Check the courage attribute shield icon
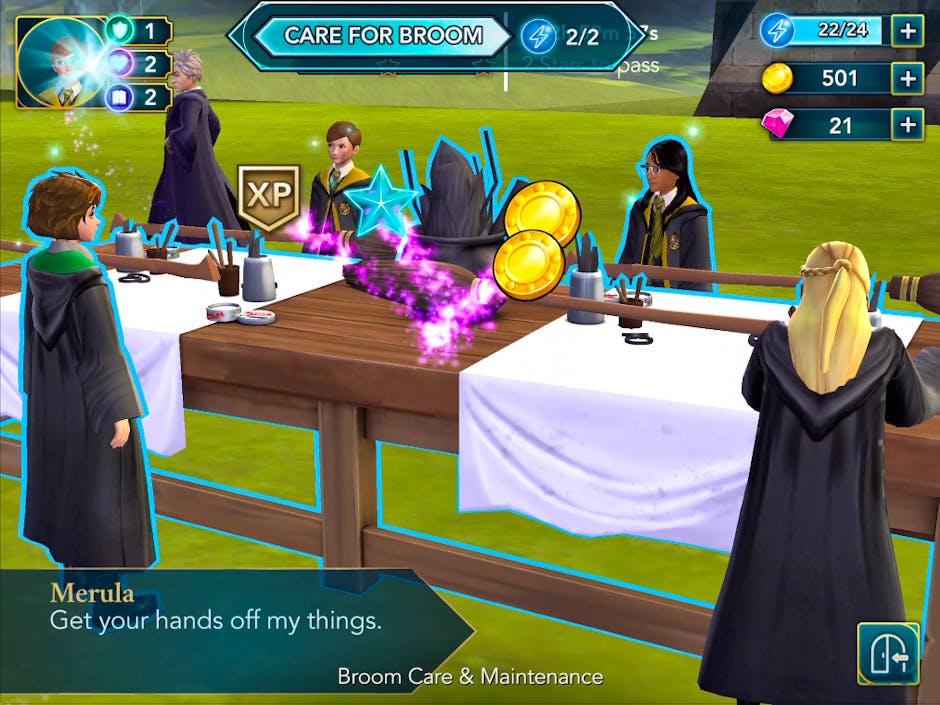Screen dimensions: 940x705 pos(120,30)
